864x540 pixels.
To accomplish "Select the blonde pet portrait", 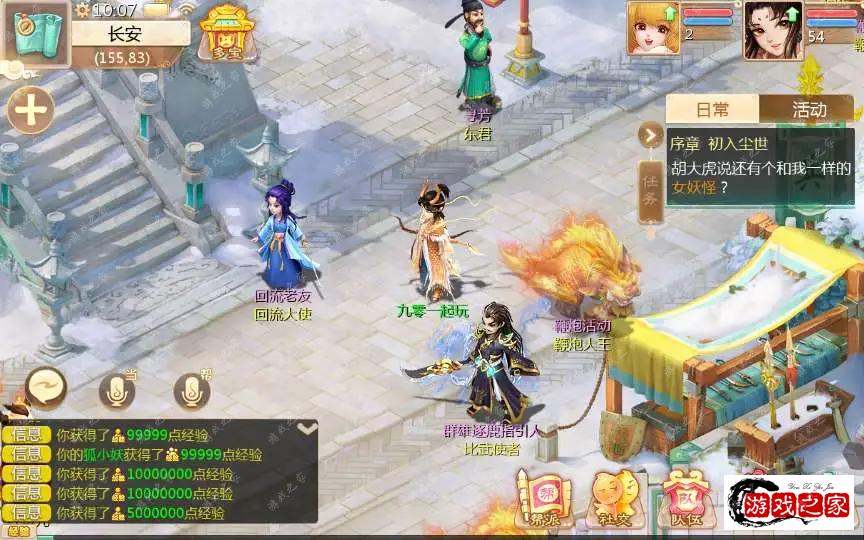I will 653,28.
